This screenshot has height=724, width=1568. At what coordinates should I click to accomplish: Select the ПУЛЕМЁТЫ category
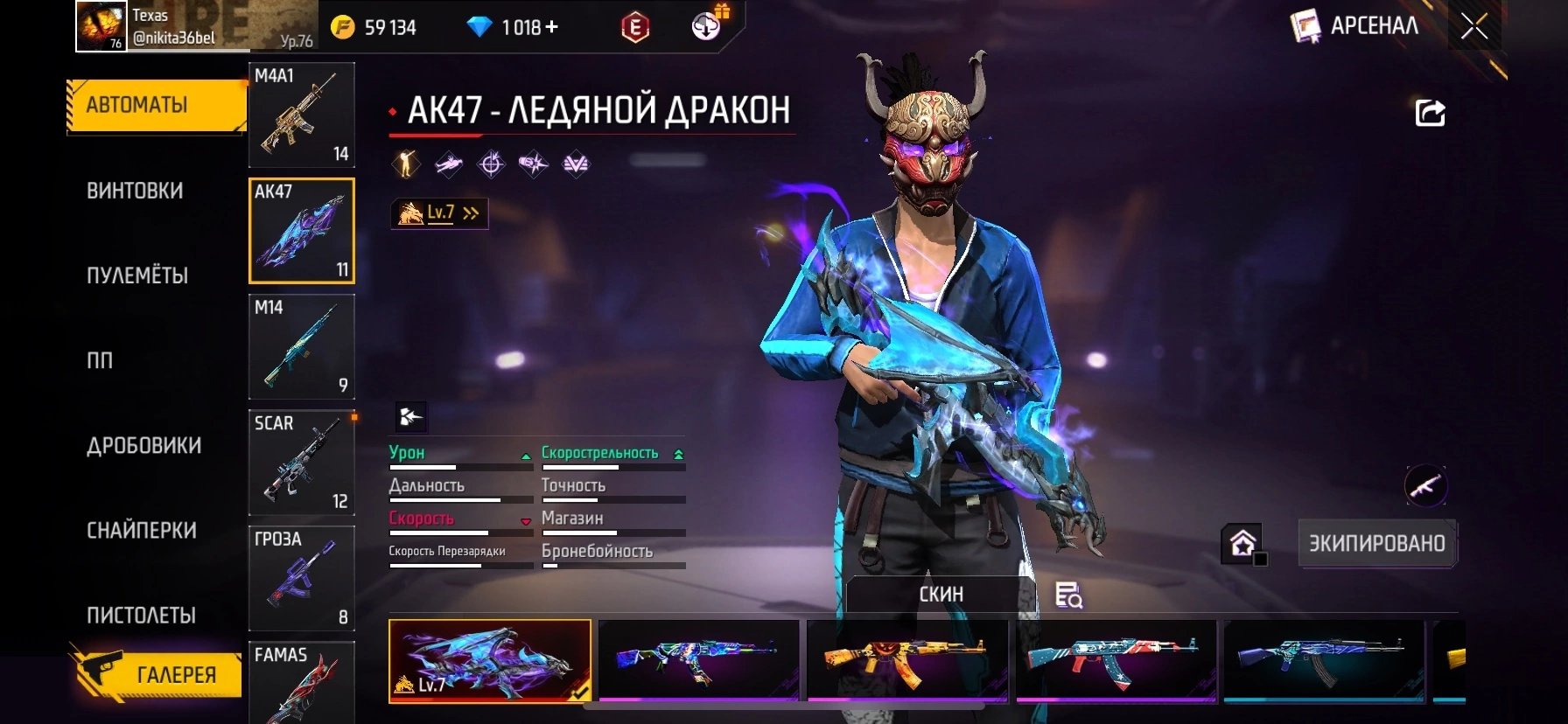click(137, 275)
